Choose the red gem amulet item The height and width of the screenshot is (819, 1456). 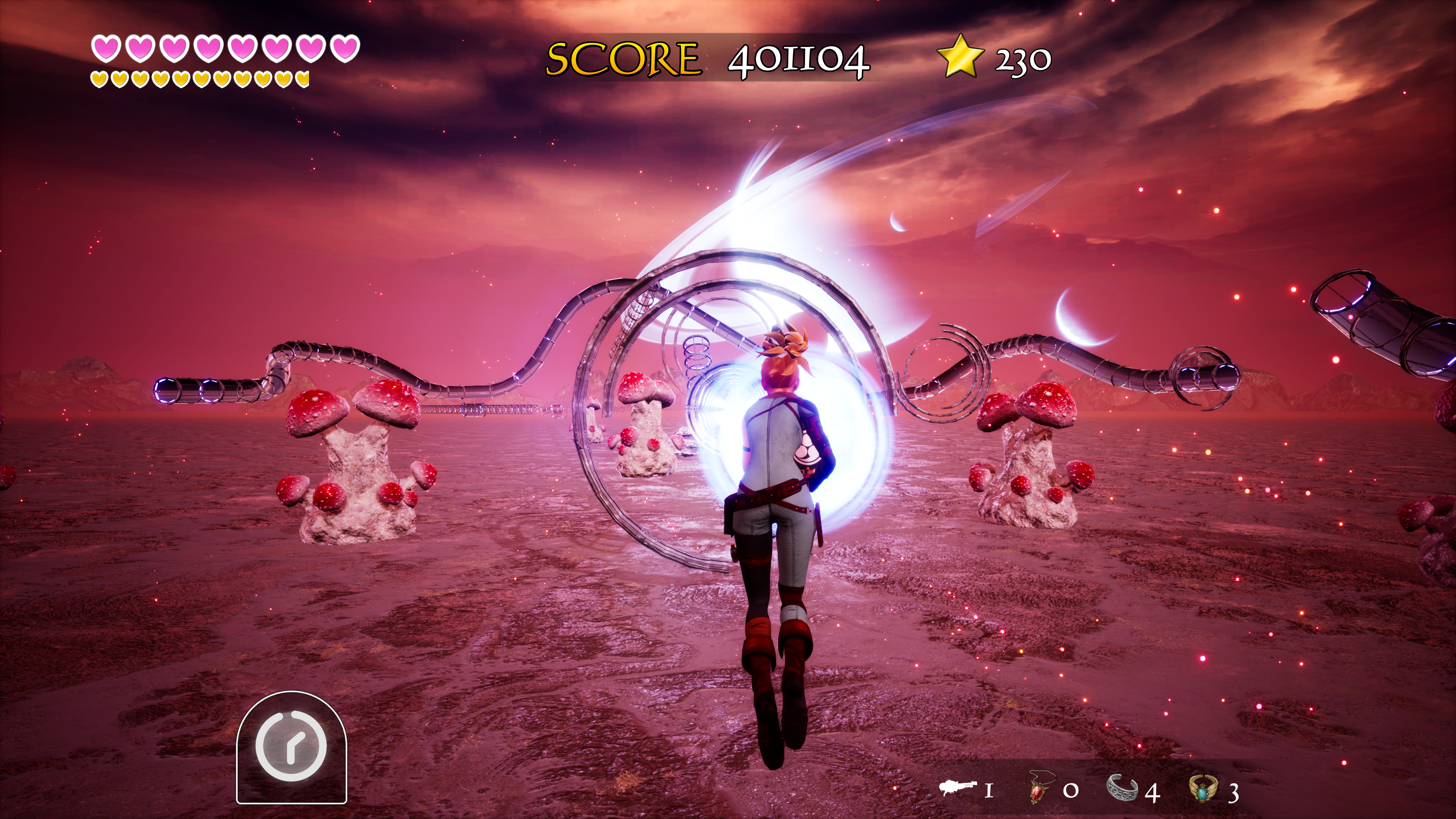coord(1038,788)
